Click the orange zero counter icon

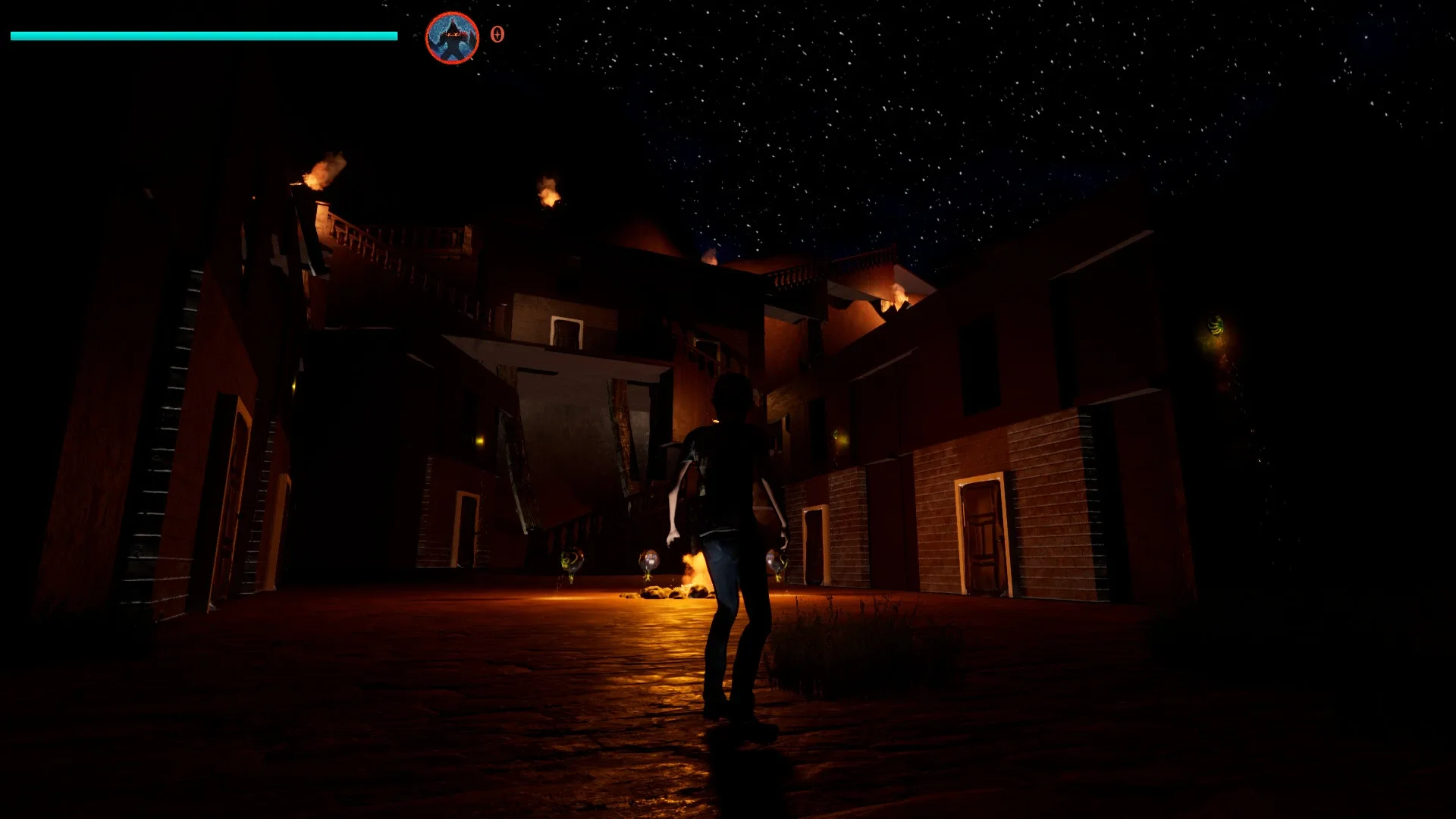(497, 33)
